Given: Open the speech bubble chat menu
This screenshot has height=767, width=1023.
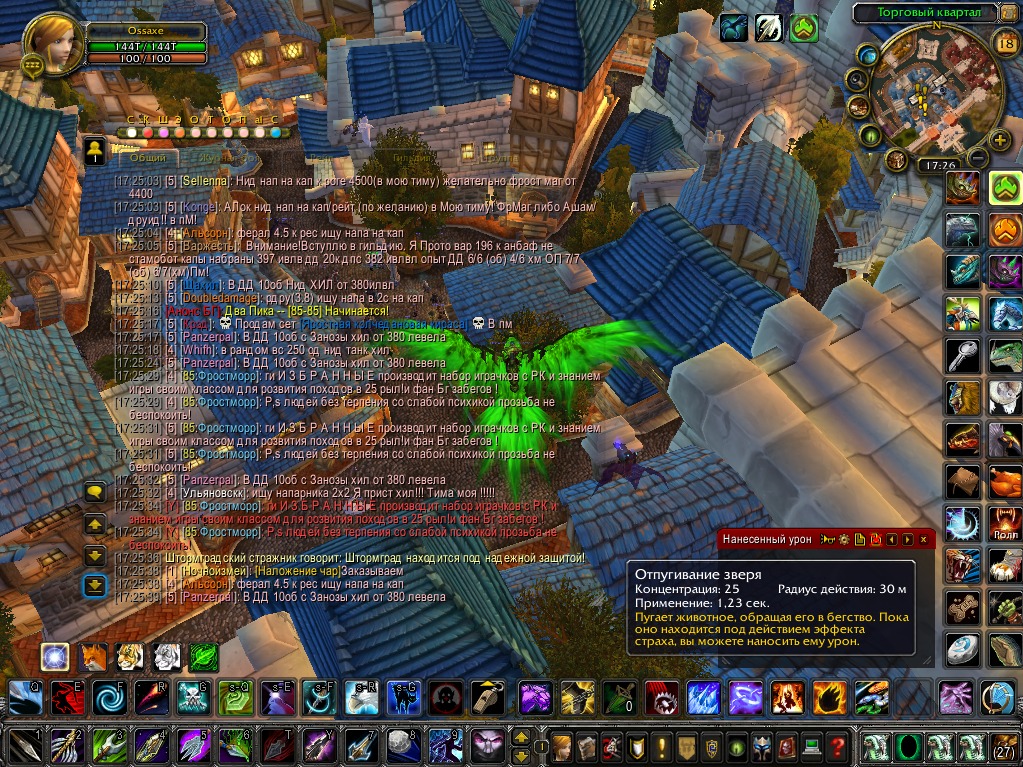Looking at the screenshot, I should tap(95, 491).
